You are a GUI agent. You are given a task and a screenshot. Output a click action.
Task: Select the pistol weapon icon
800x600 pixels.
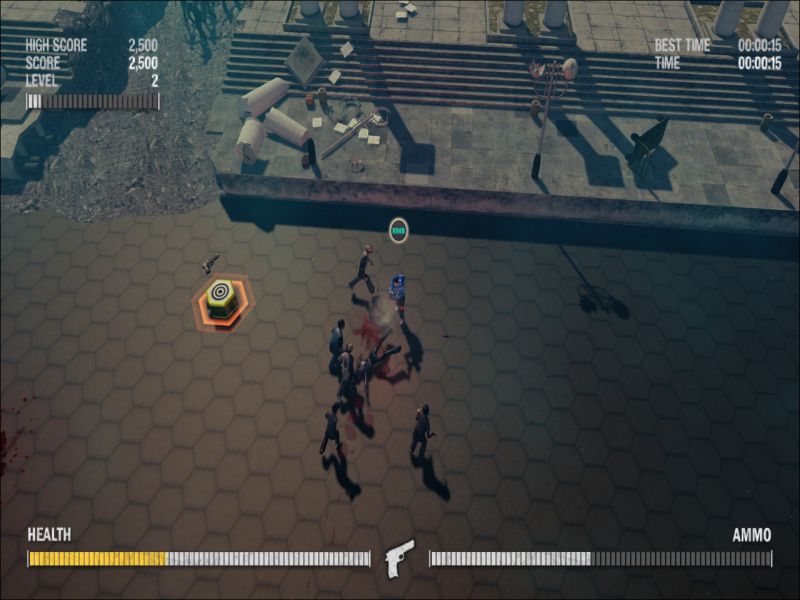pyautogui.click(x=399, y=558)
